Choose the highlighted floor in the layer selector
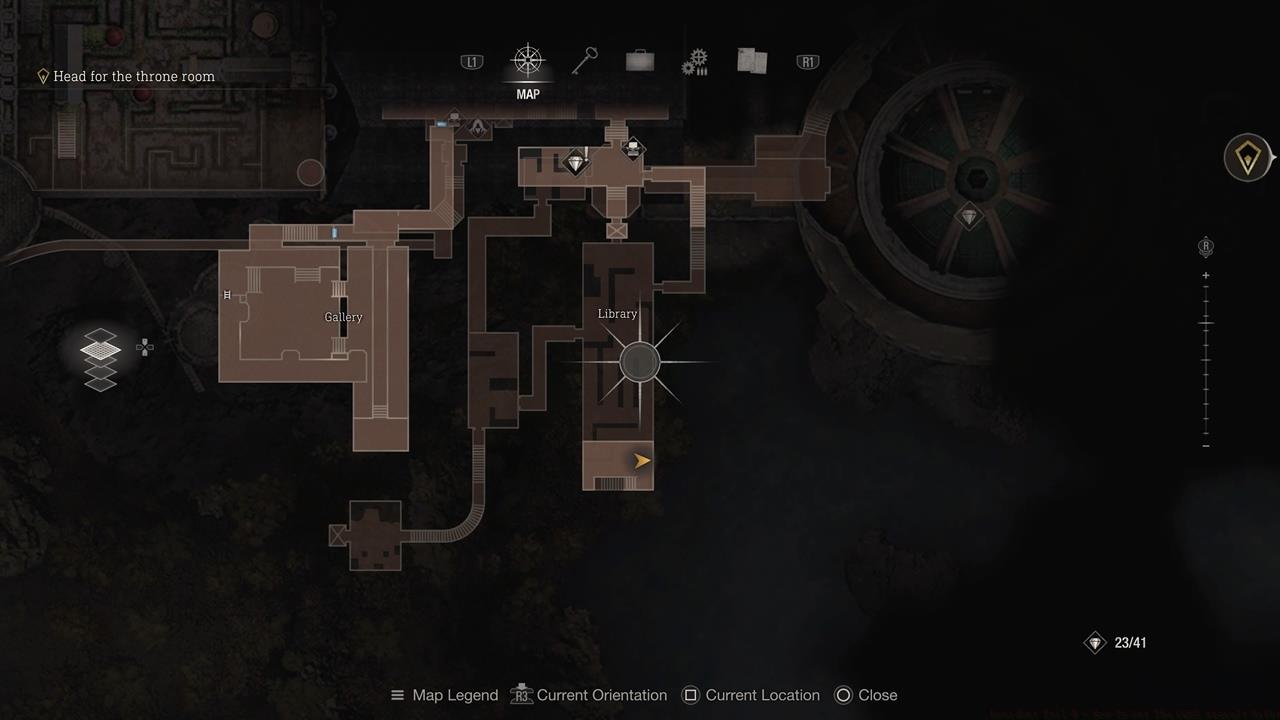Image resolution: width=1280 pixels, height=720 pixels. [x=100, y=349]
